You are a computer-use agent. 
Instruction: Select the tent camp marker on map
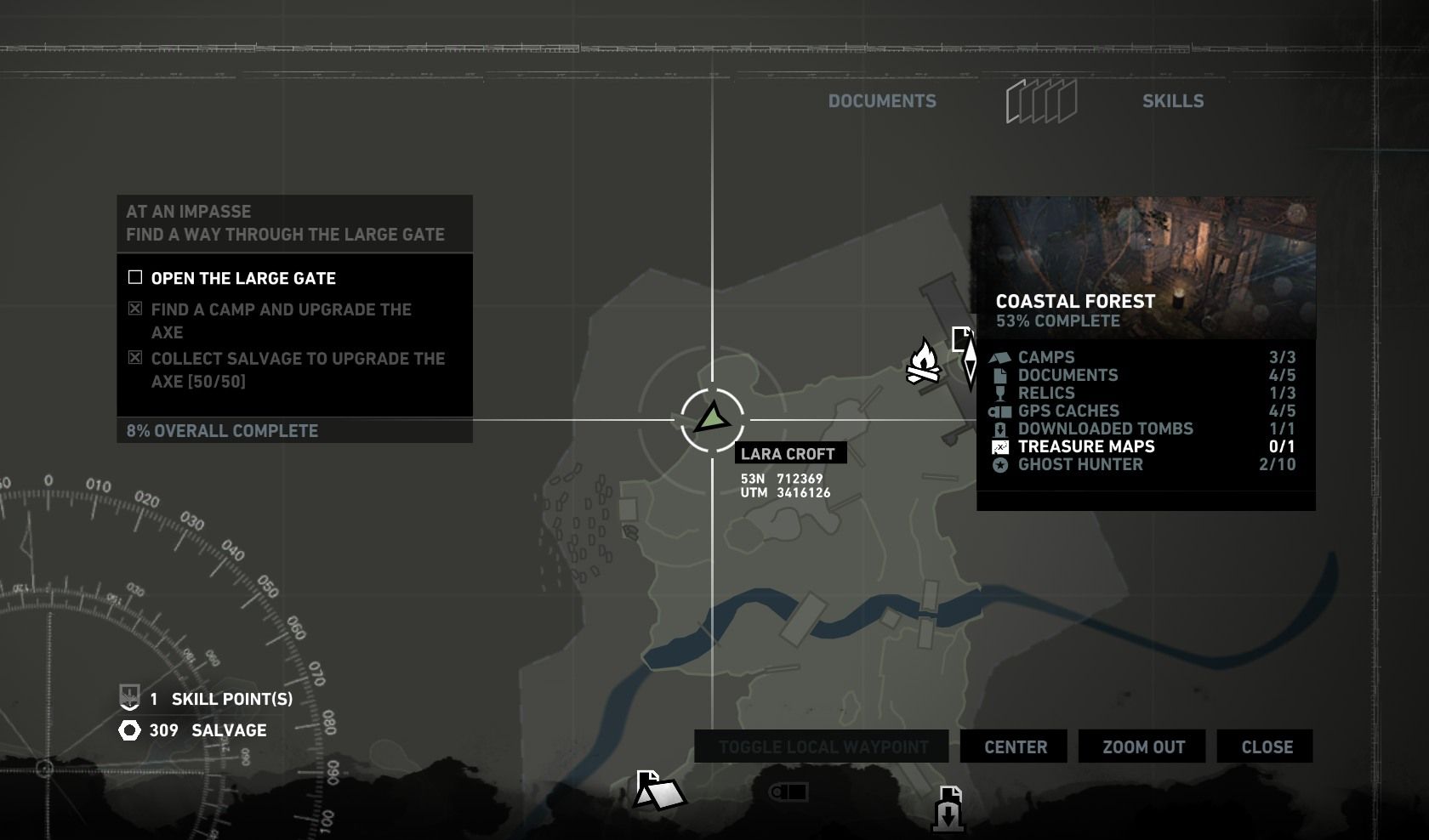(x=659, y=791)
